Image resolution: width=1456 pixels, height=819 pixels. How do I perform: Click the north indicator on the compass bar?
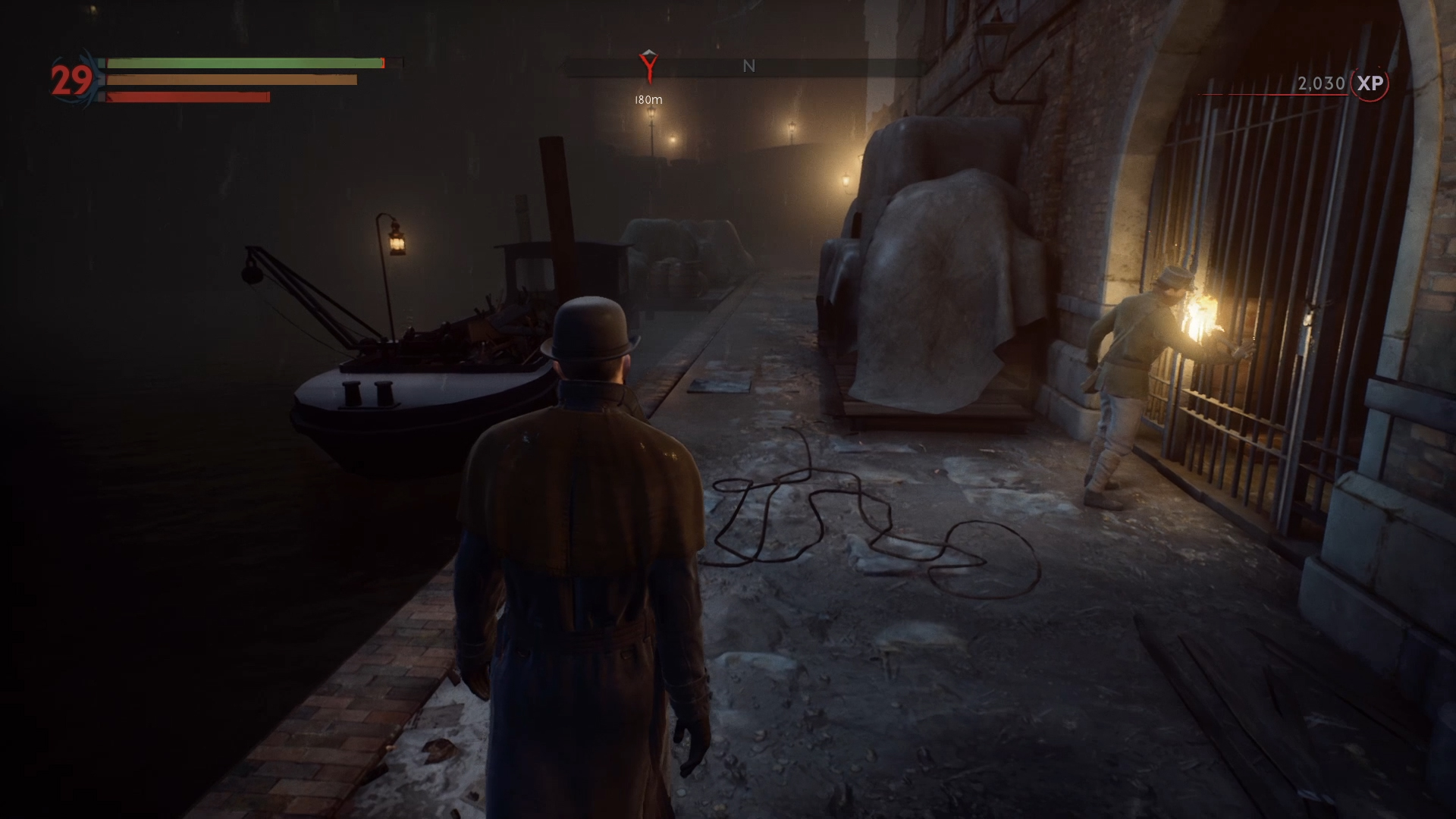[x=748, y=67]
